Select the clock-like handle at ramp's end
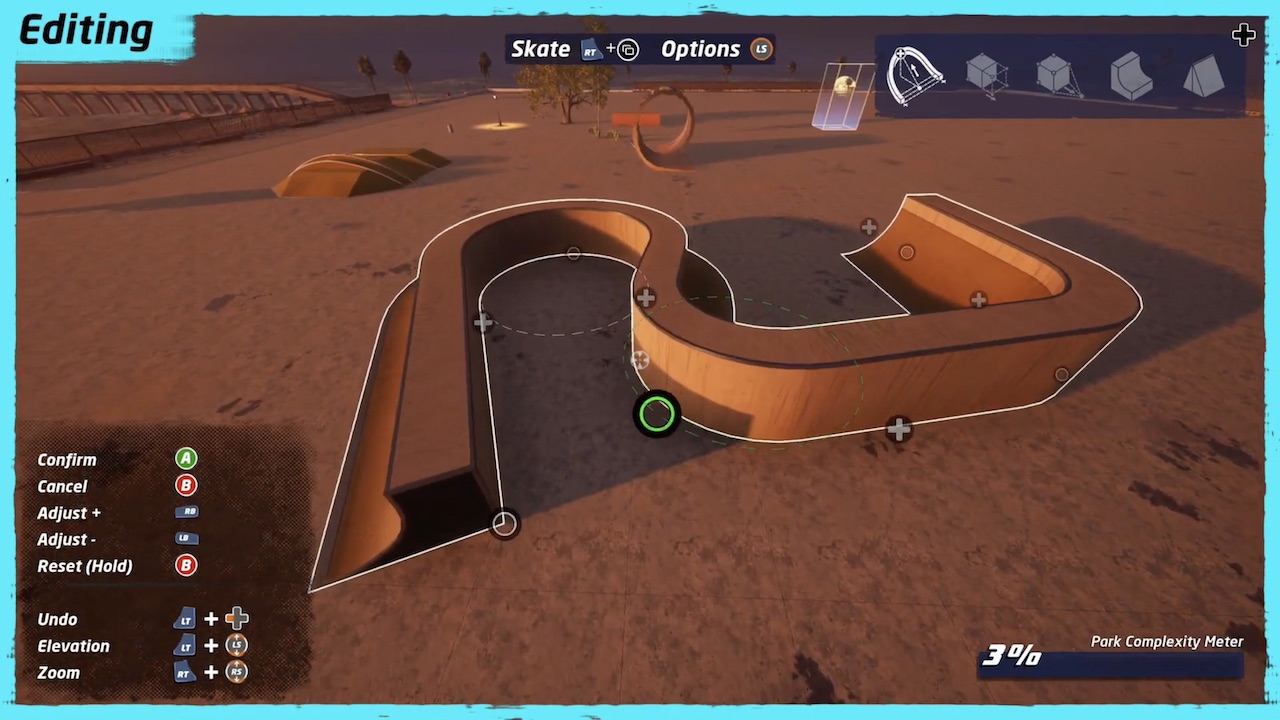The width and height of the screenshot is (1280, 720). pos(505,523)
